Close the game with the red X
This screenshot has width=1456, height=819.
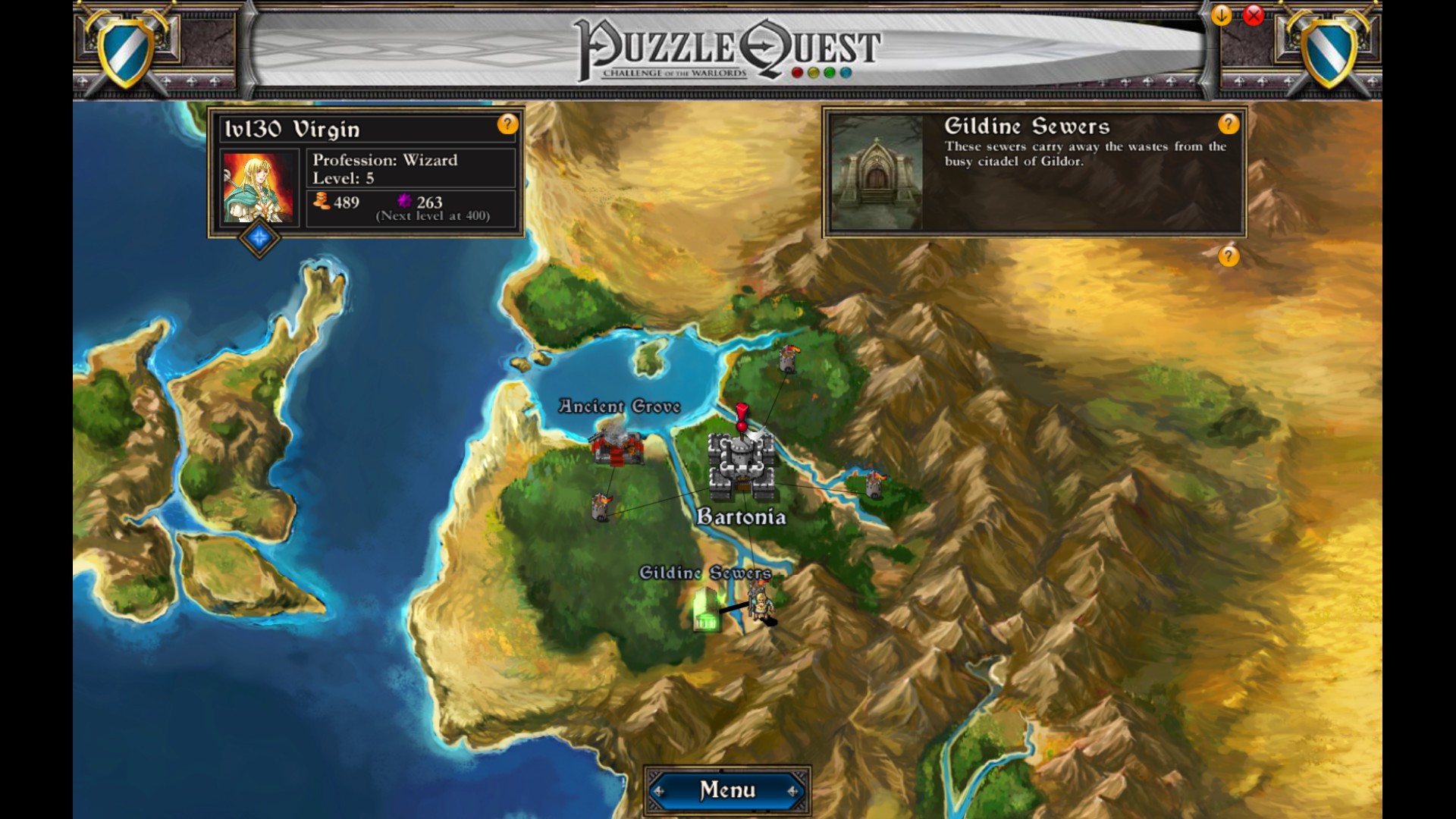pos(1254,15)
